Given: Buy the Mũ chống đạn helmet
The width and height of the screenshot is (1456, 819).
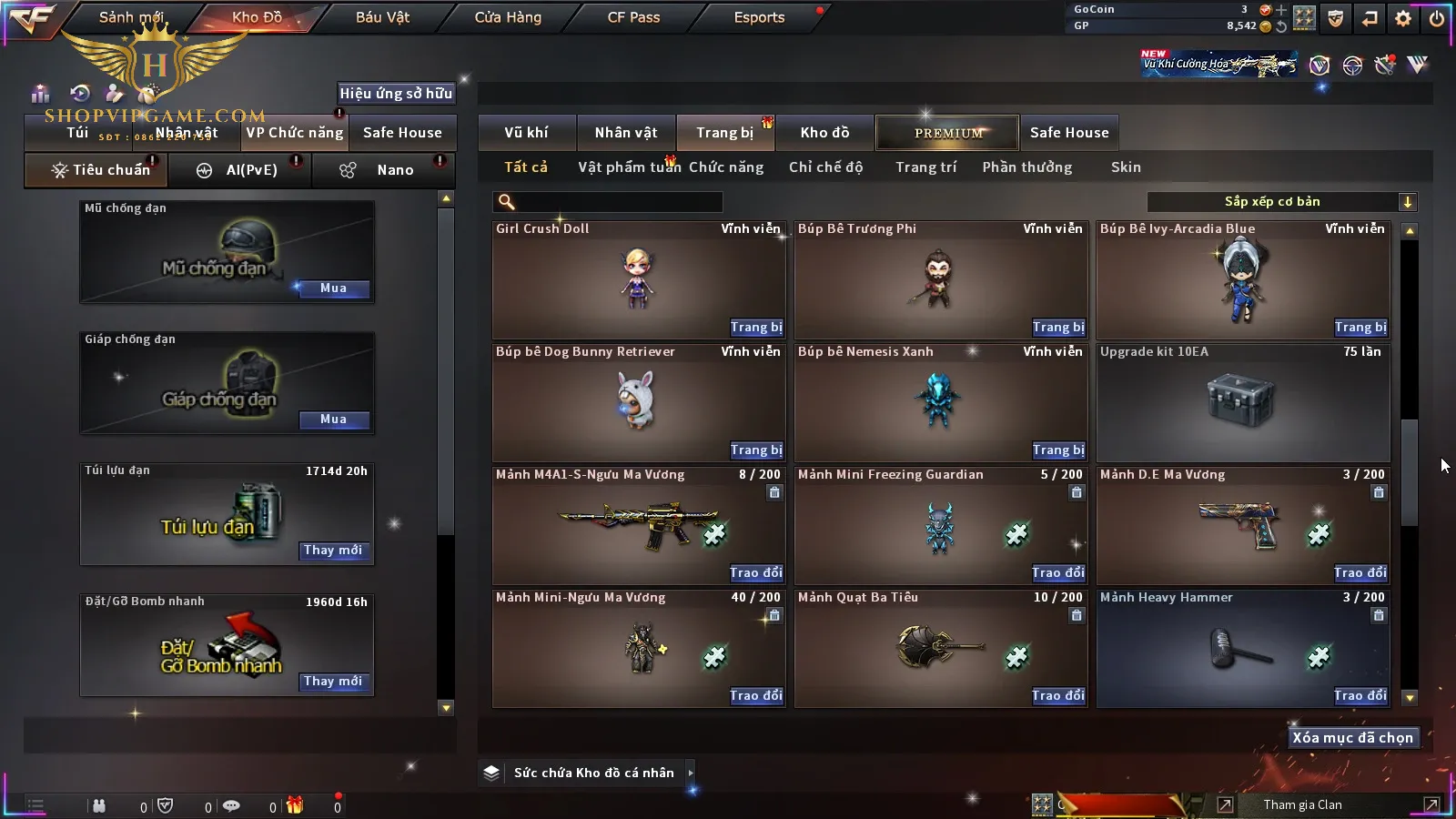Looking at the screenshot, I should tap(333, 288).
